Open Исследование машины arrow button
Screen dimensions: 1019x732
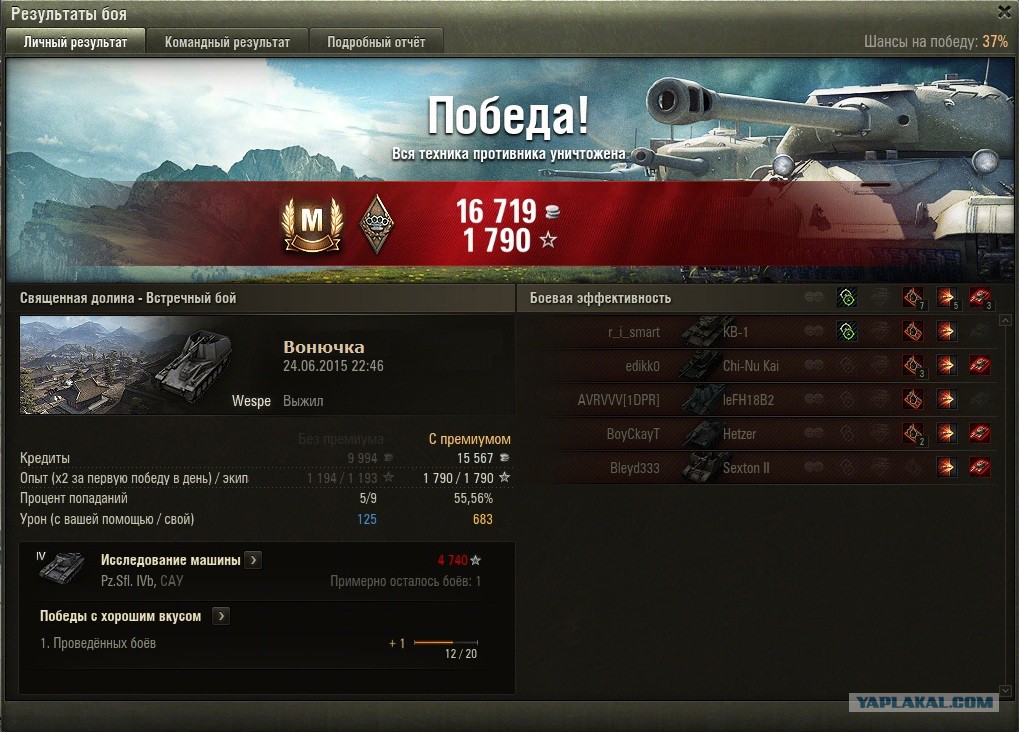pos(254,560)
